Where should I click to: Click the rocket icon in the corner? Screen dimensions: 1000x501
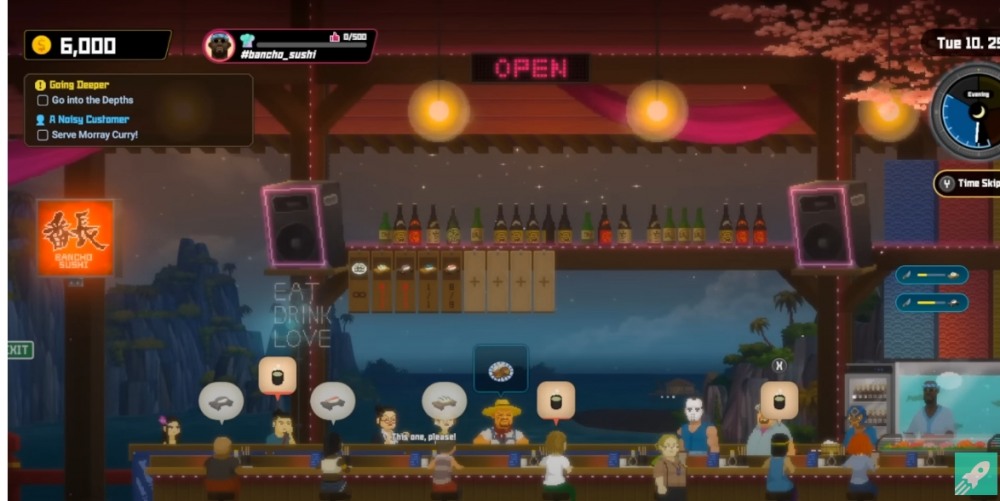click(975, 473)
